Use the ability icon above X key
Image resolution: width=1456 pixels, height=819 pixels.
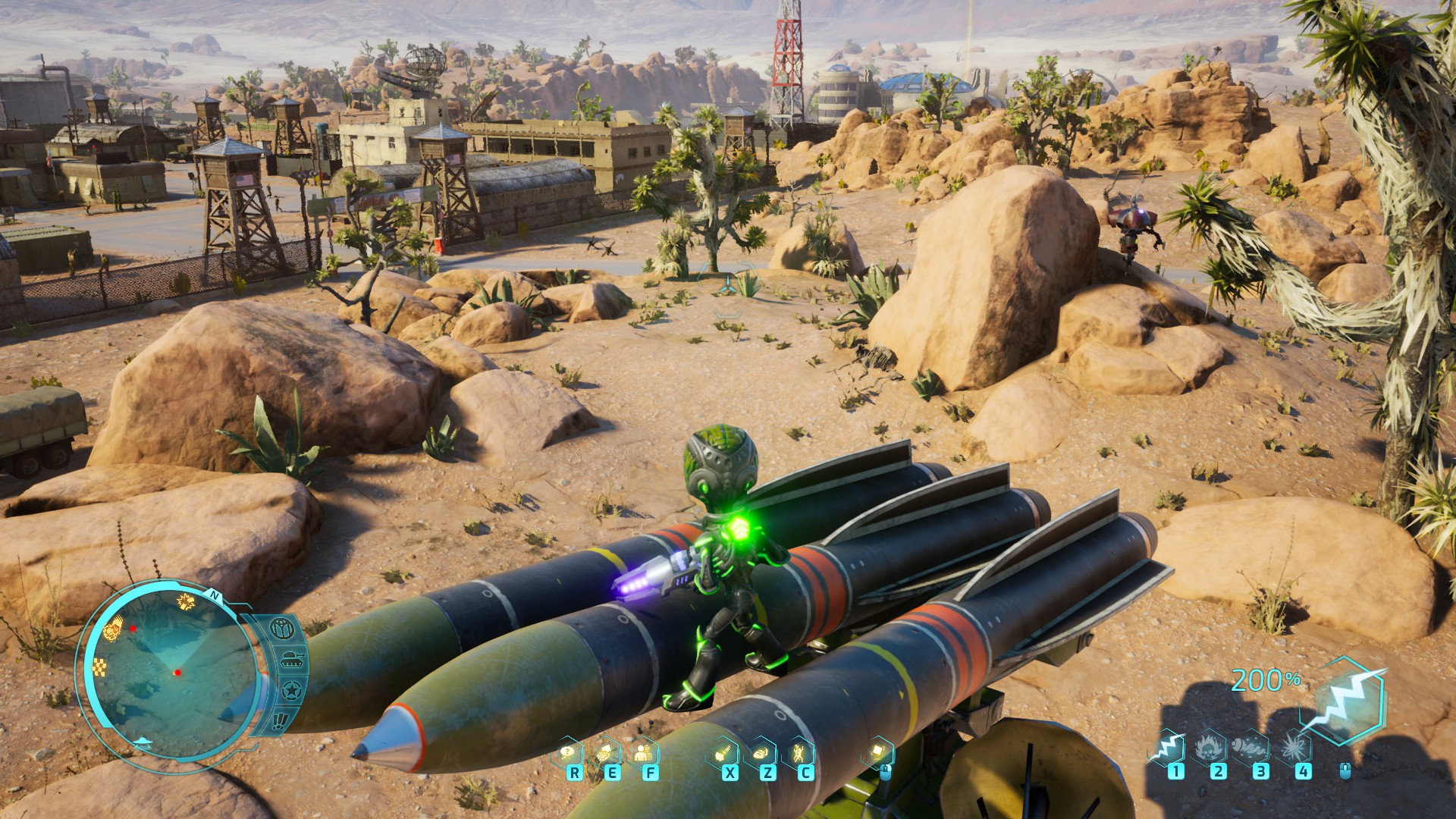[723, 753]
